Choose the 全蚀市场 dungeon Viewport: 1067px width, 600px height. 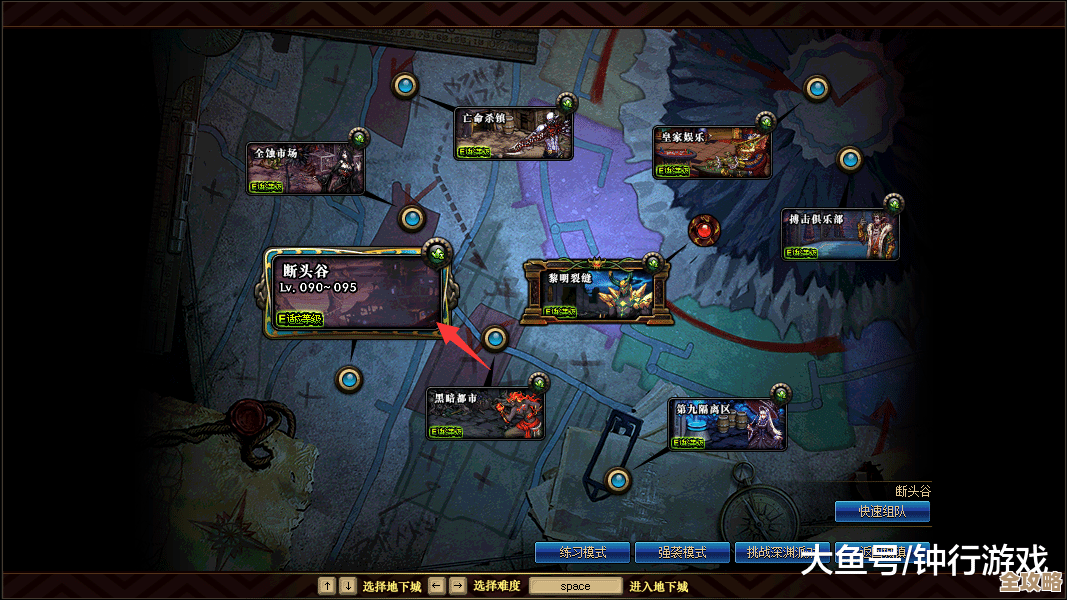pyautogui.click(x=305, y=167)
